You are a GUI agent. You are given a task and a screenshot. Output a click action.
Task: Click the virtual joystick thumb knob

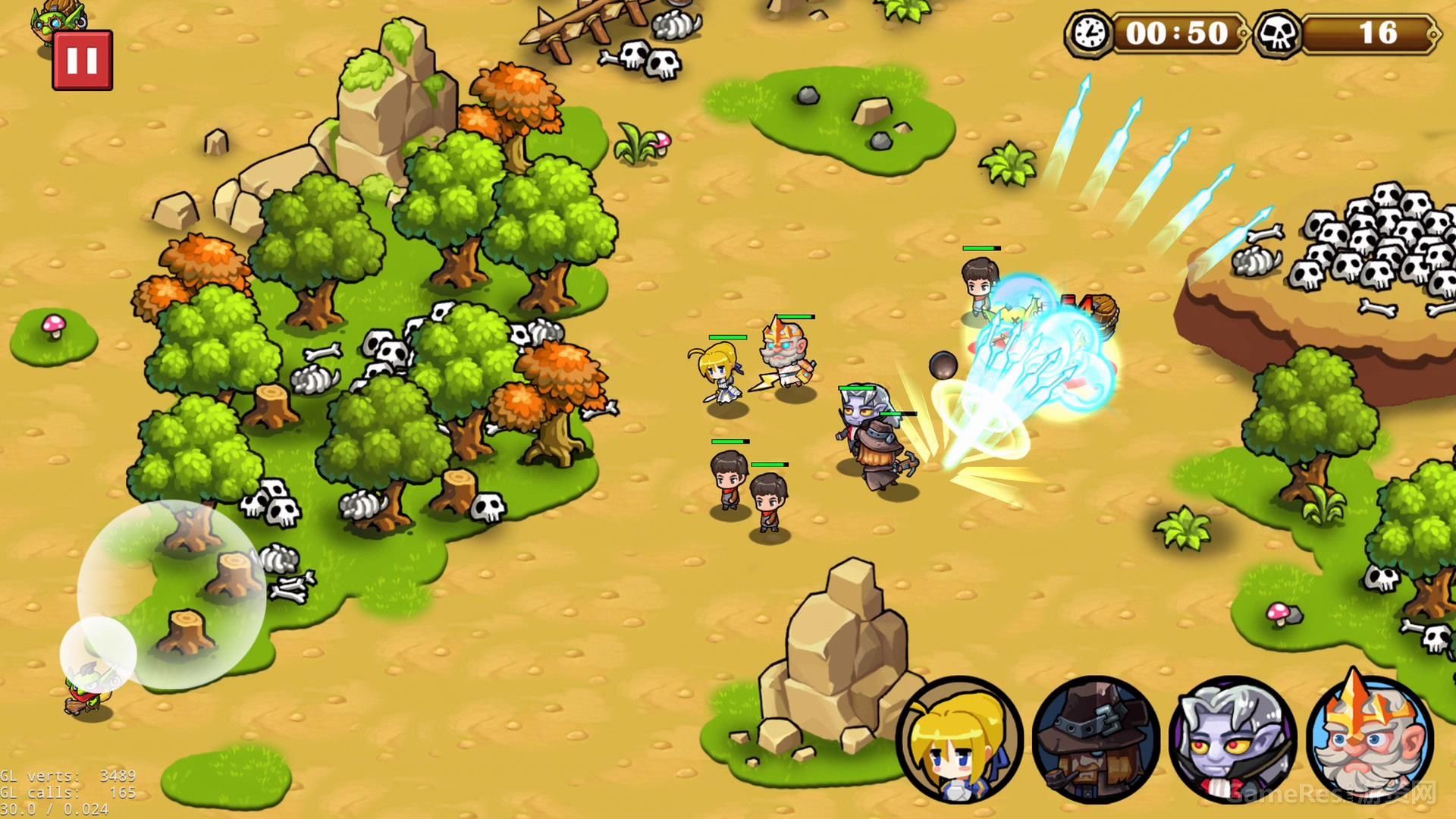[98, 654]
